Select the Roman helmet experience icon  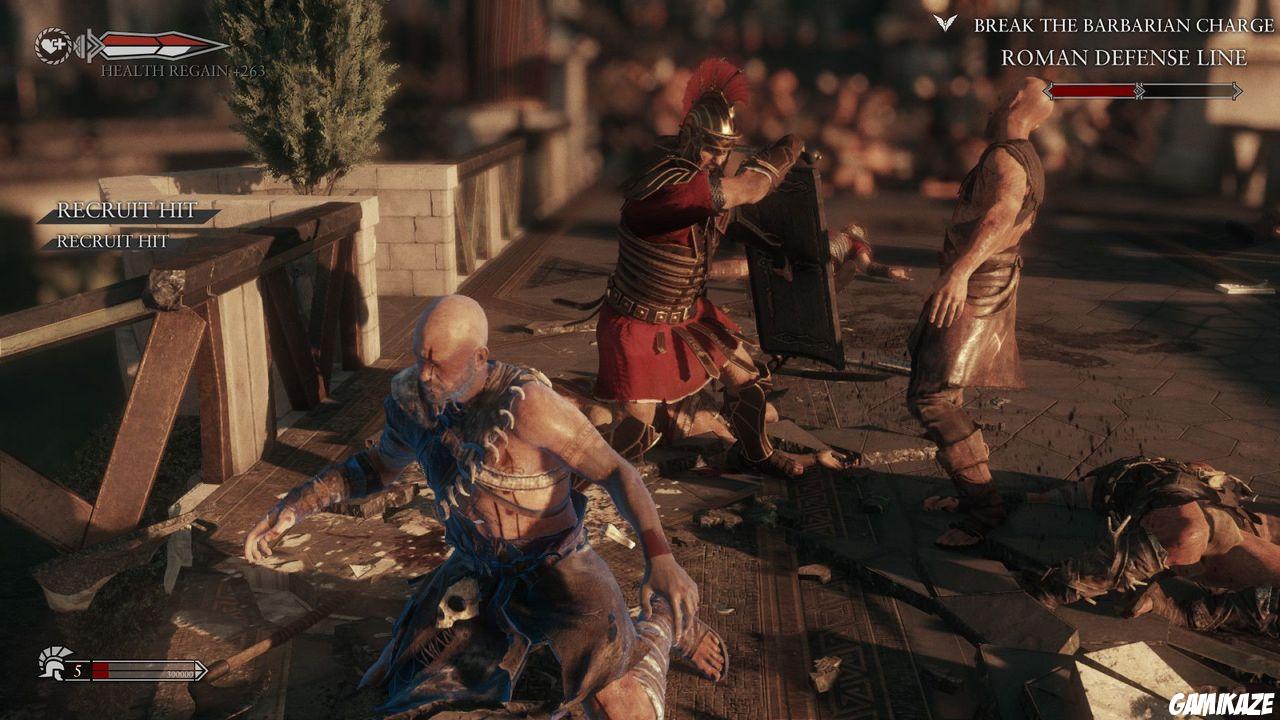coord(52,668)
